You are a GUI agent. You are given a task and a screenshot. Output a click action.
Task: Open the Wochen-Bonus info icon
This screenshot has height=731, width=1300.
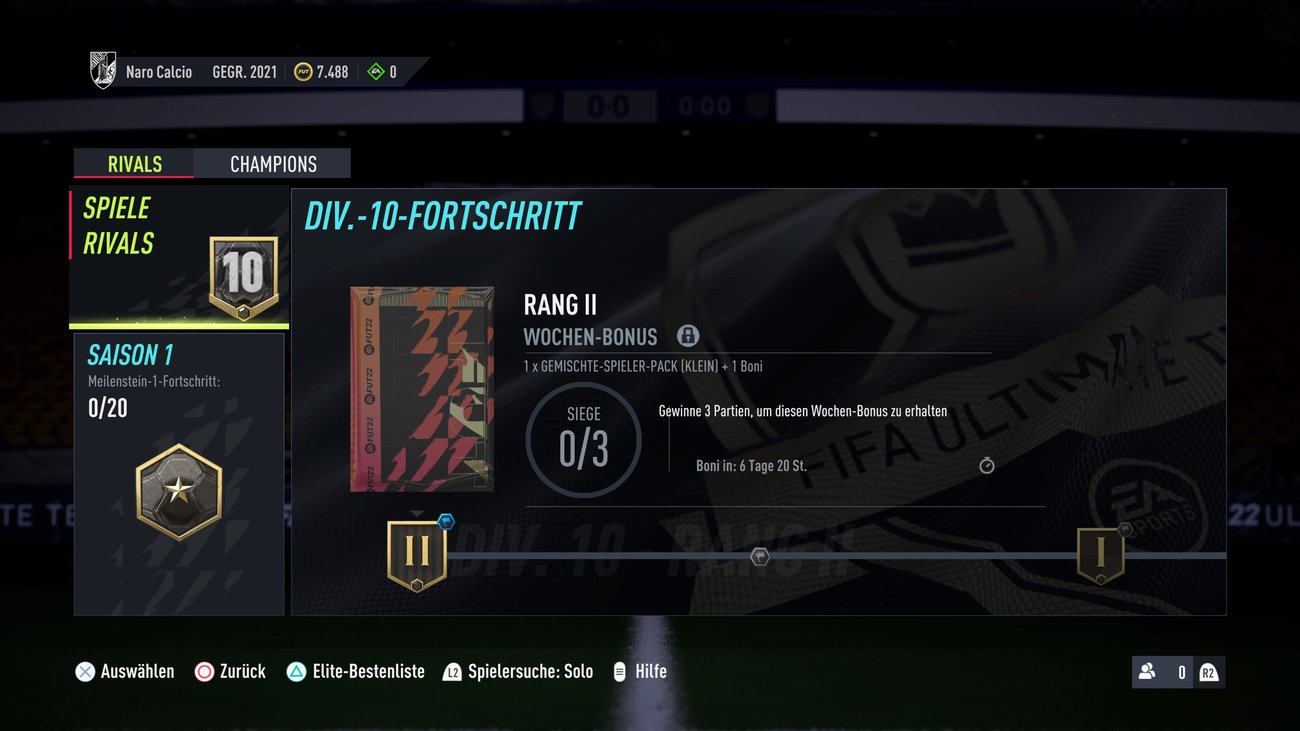click(688, 335)
